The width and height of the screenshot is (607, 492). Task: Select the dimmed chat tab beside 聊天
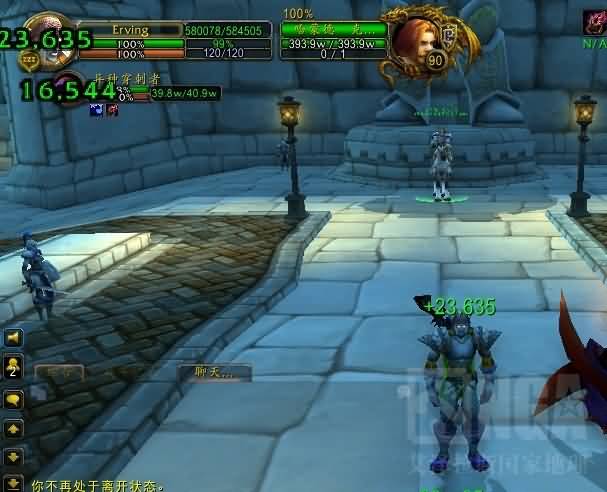tap(59, 373)
